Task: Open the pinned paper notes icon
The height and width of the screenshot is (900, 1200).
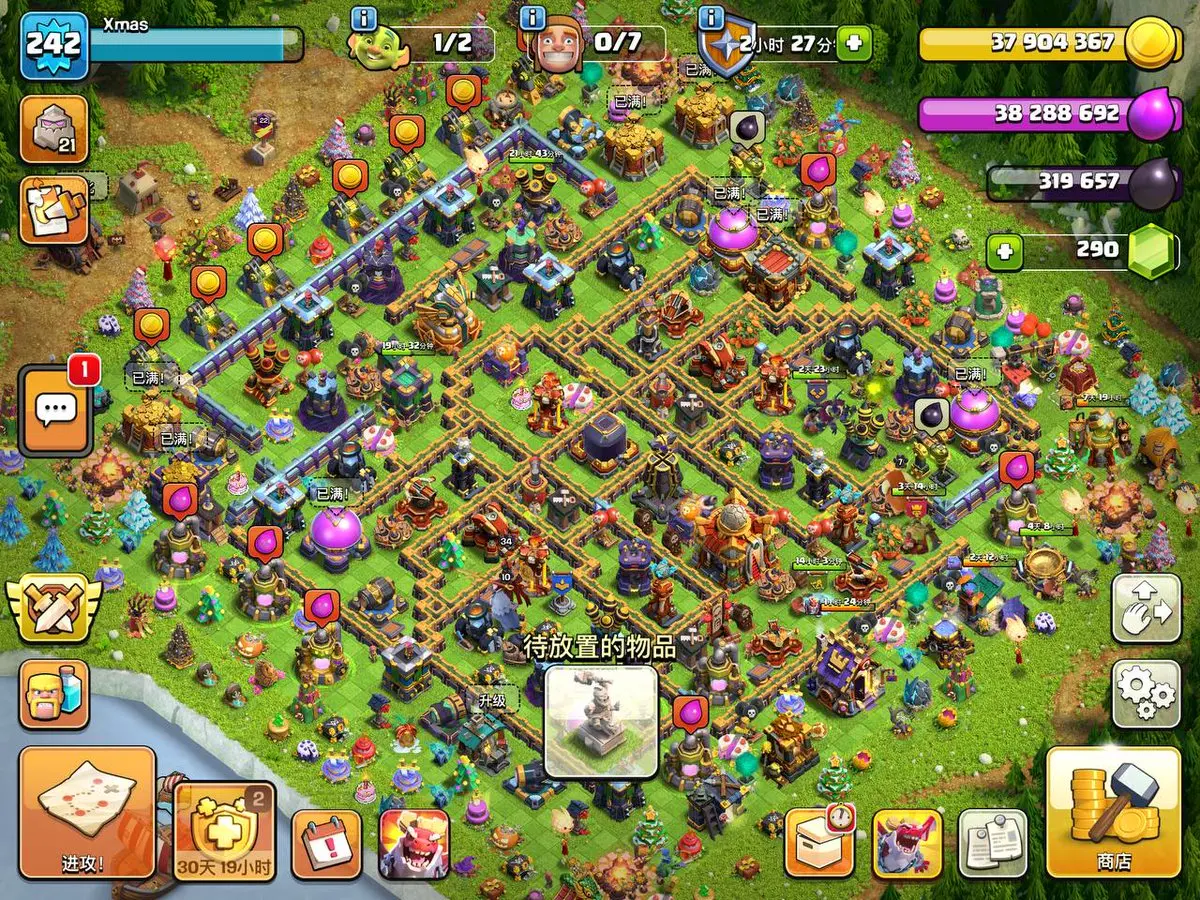Action: coord(993,843)
